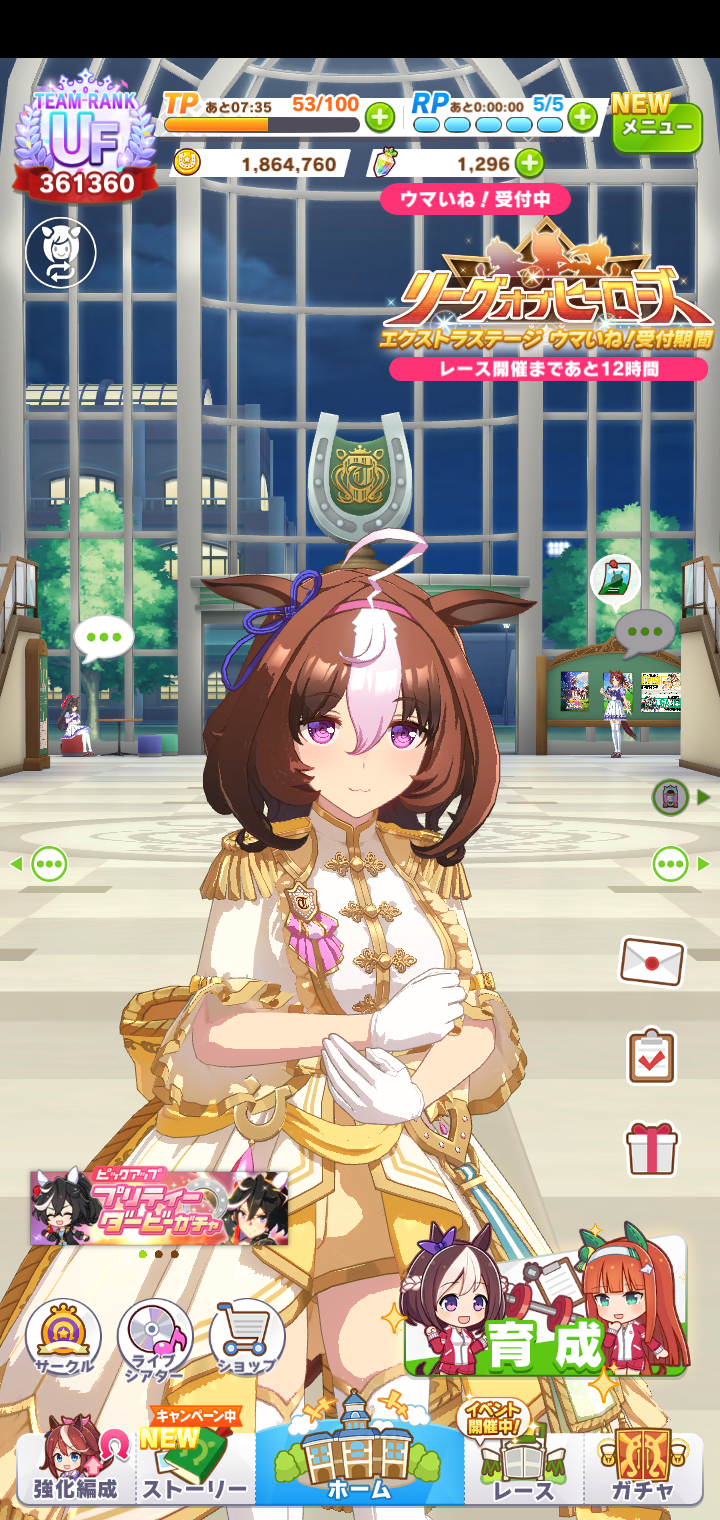Add TP with the plus button
Image resolution: width=720 pixels, height=1520 pixels.
(380, 118)
